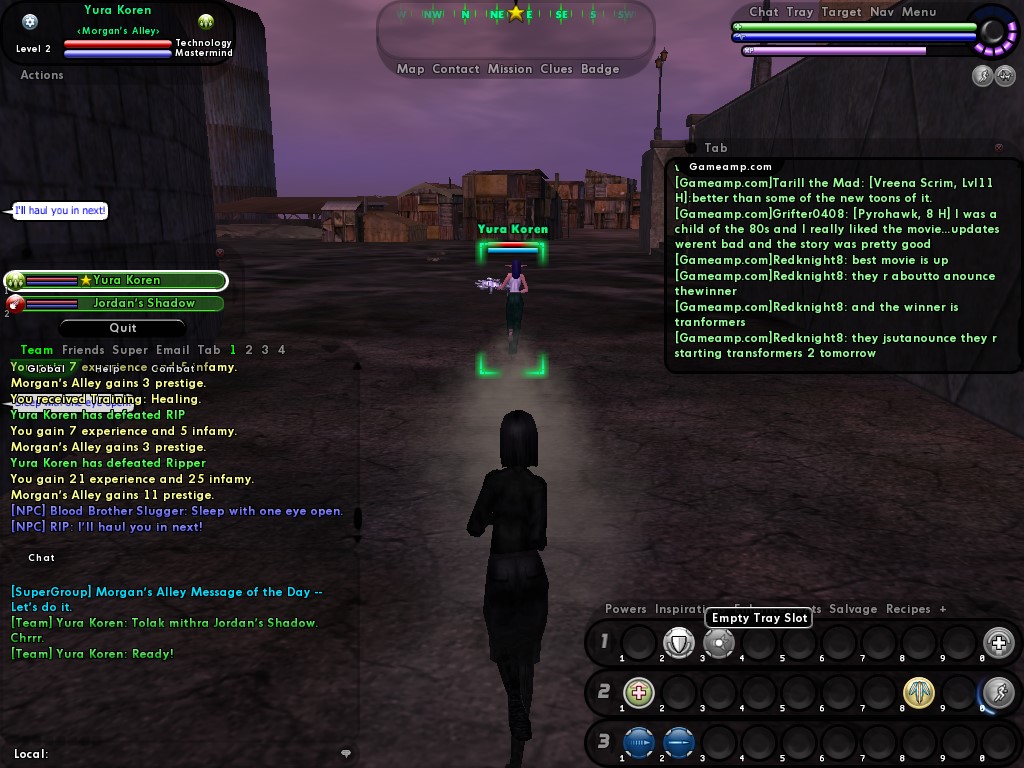
Task: Open the Salvage tab
Action: [853, 609]
